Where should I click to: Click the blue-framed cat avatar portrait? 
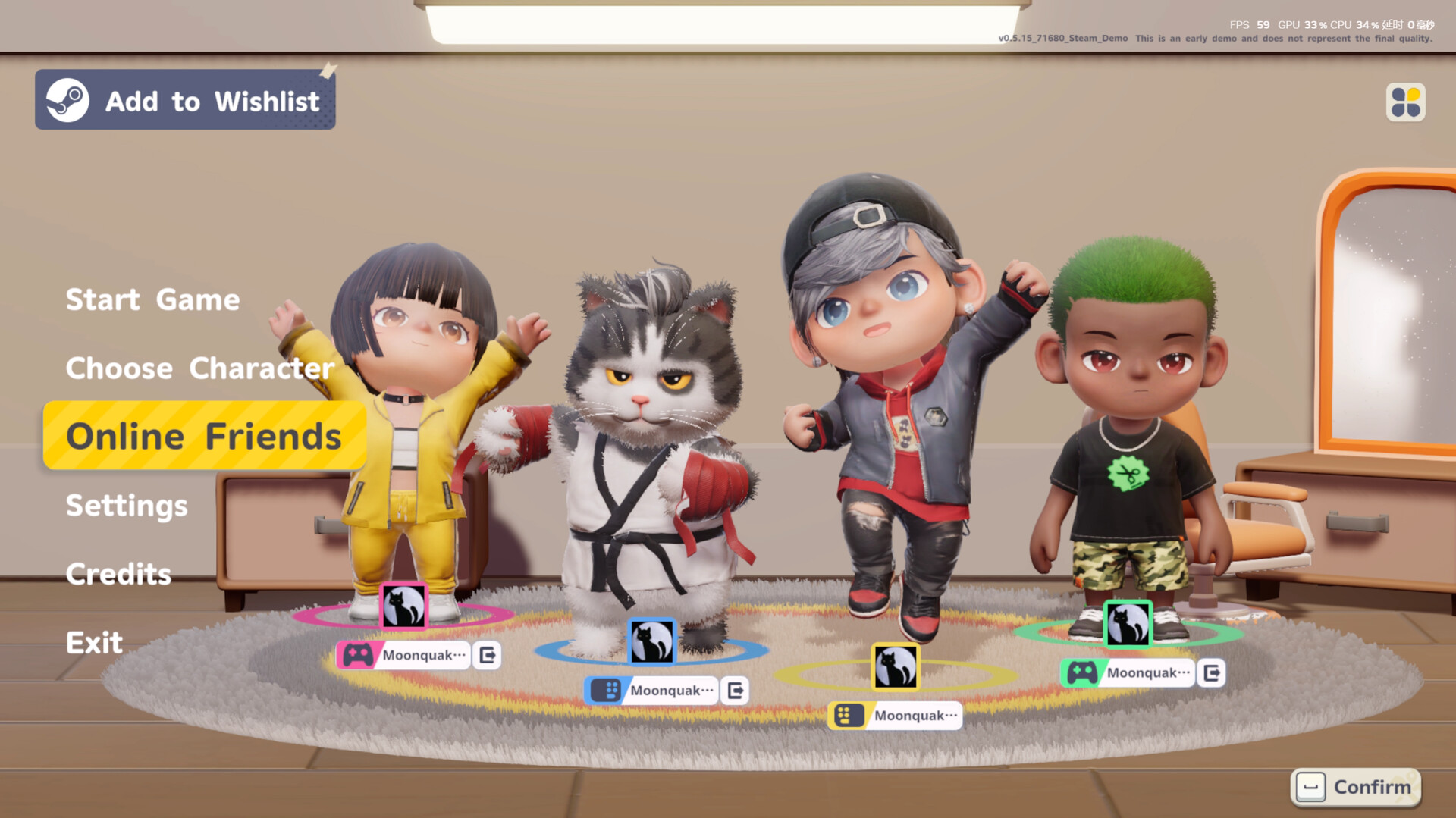651,642
